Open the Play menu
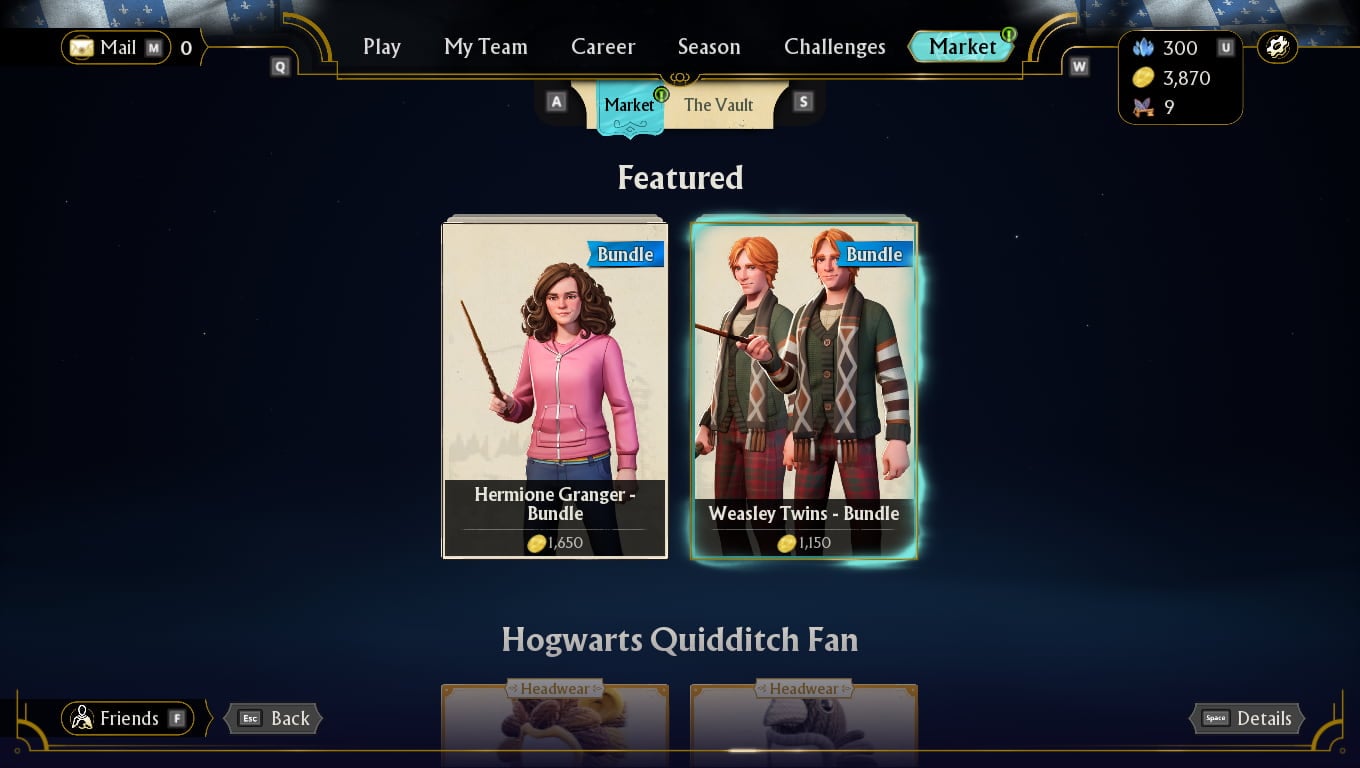Viewport: 1360px width, 768px height. pyautogui.click(x=381, y=46)
